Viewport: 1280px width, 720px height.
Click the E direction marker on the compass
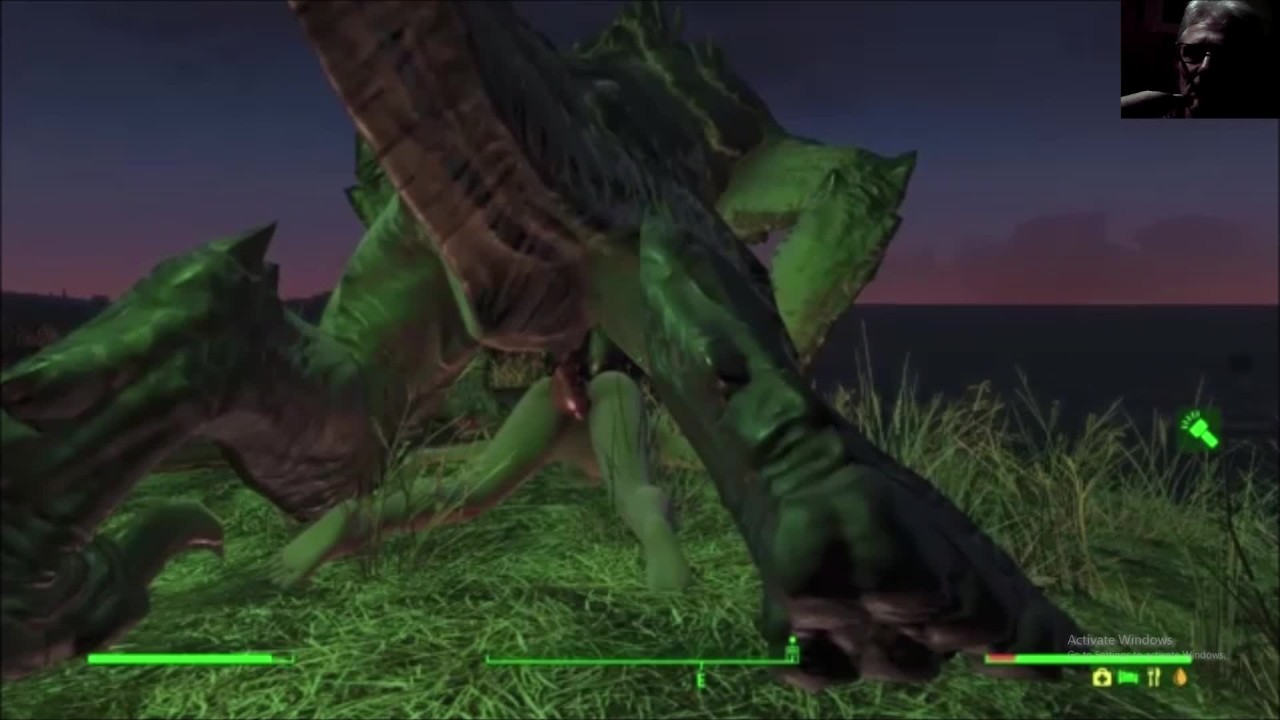pos(700,680)
